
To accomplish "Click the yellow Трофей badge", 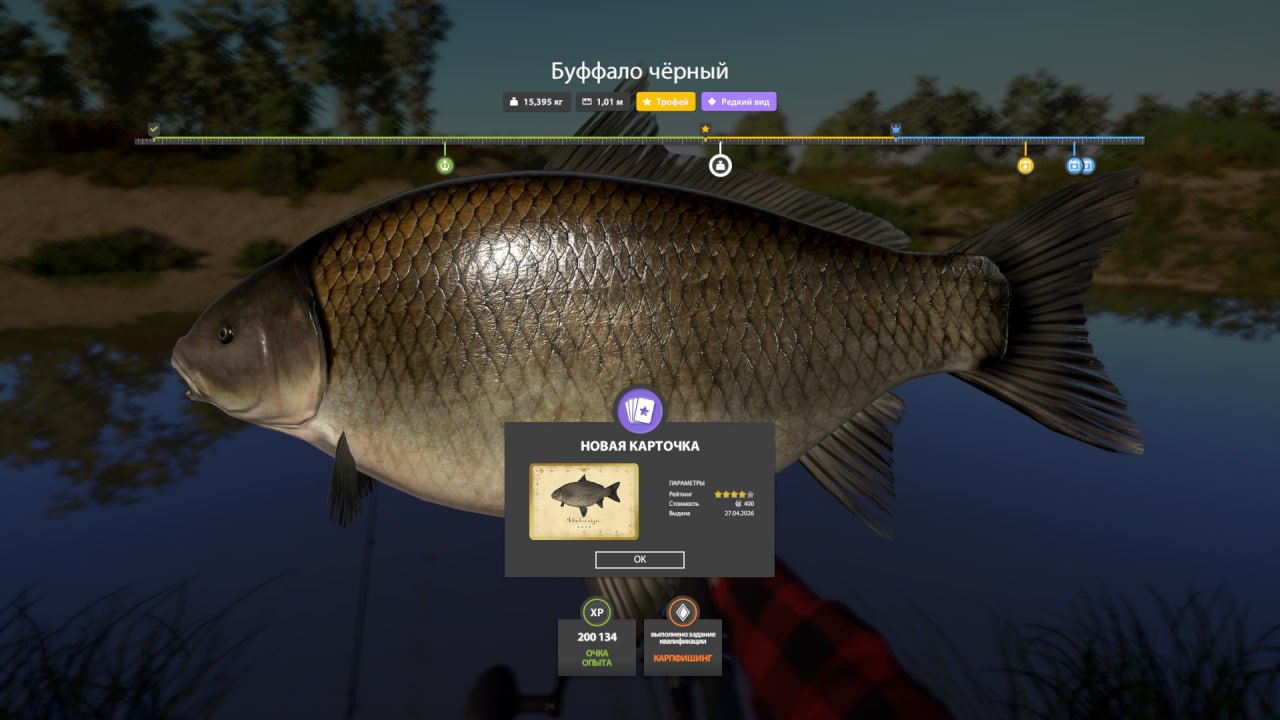I will 666,102.
